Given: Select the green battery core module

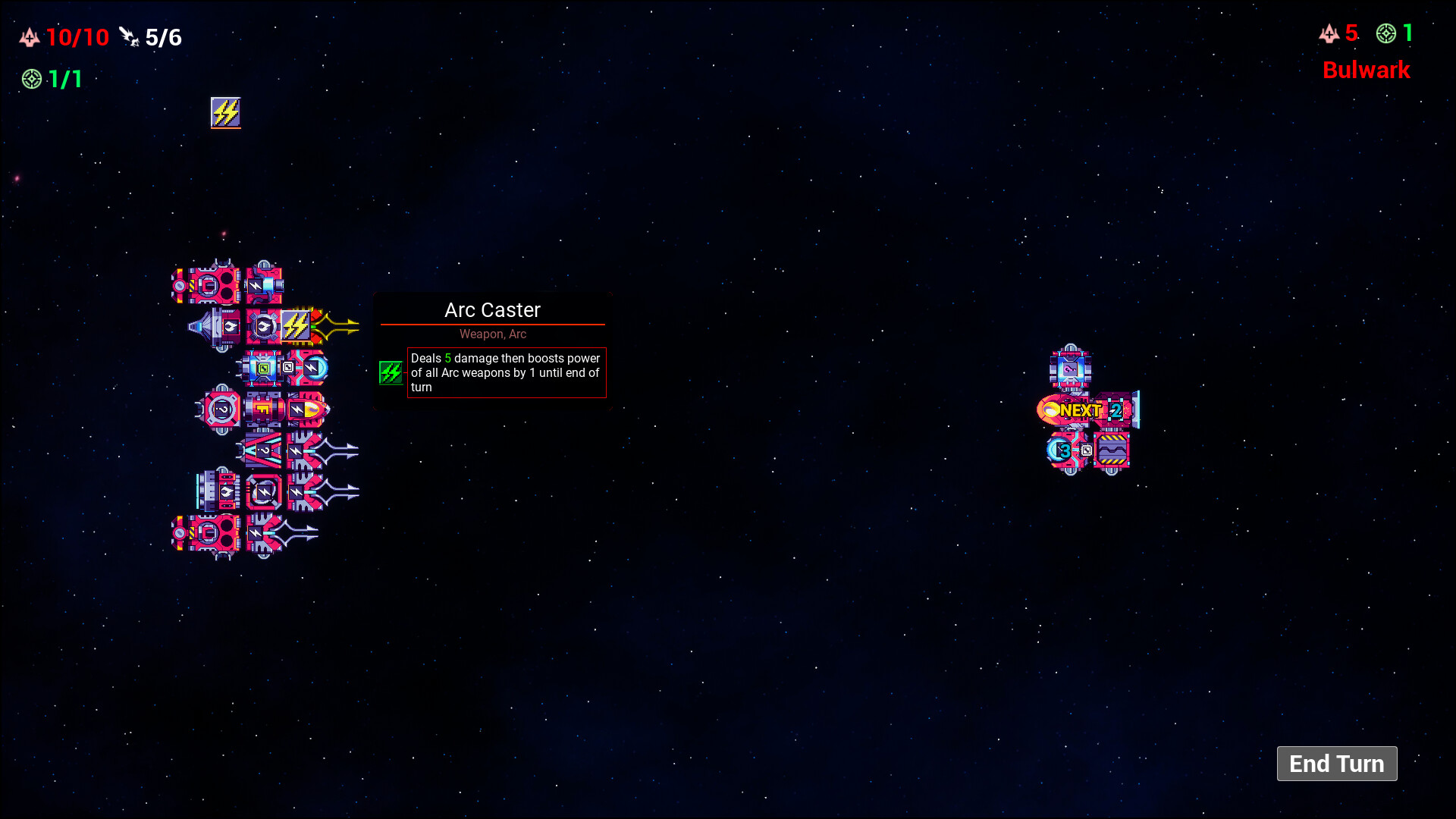Looking at the screenshot, I should tap(262, 369).
